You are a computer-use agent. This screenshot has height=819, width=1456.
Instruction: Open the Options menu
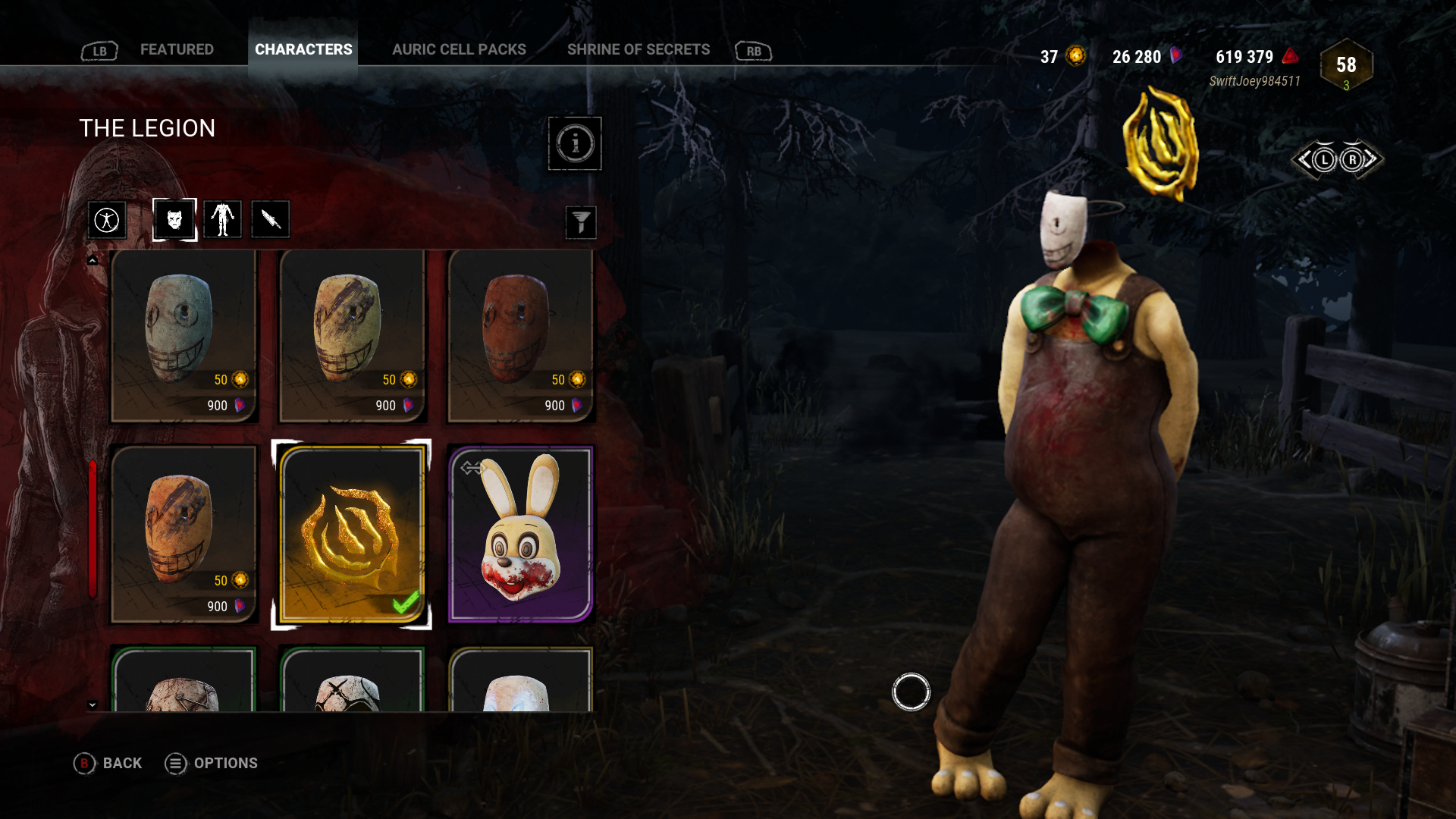tap(212, 764)
